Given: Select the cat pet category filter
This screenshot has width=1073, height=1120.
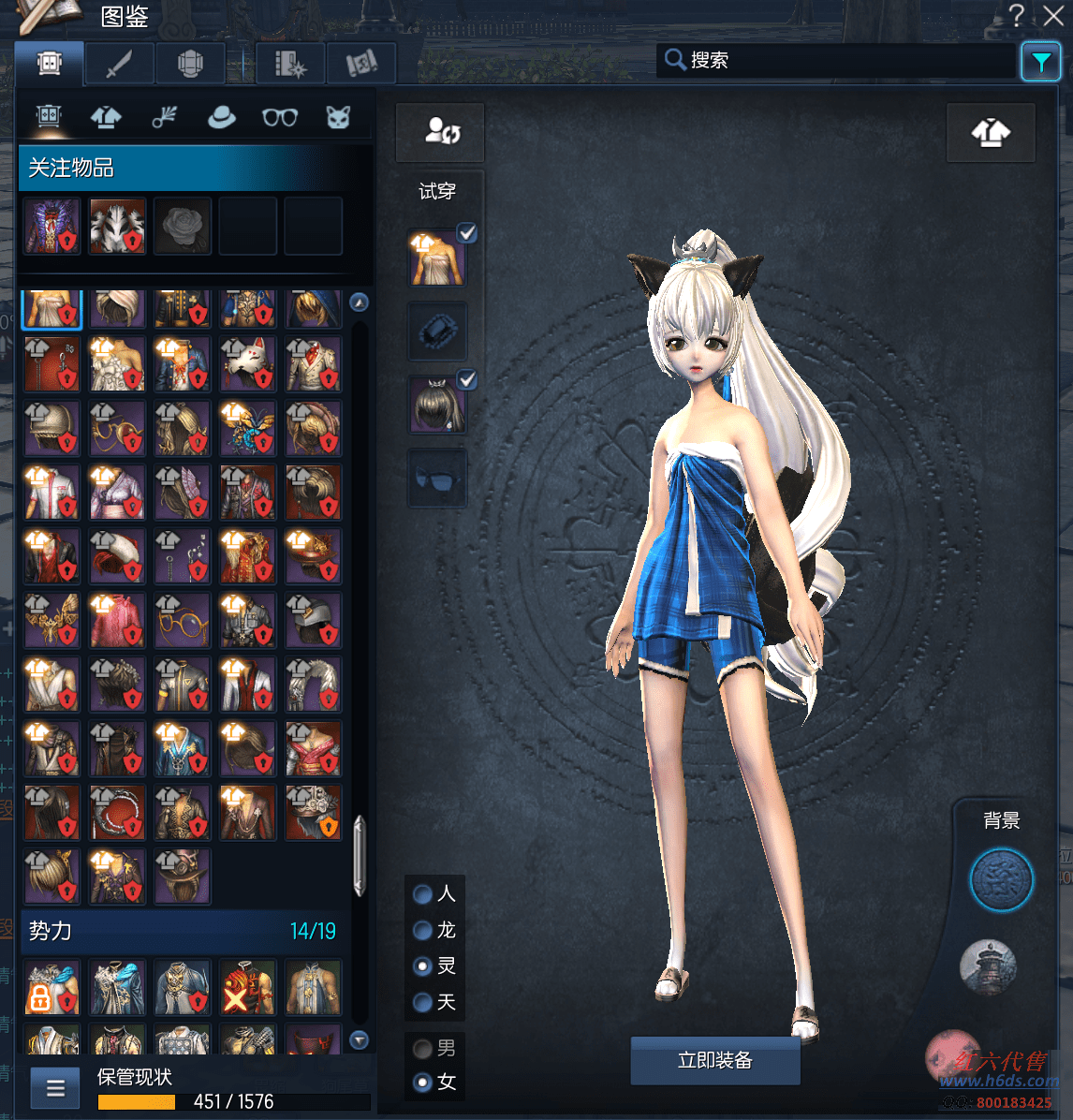Looking at the screenshot, I should 337,117.
